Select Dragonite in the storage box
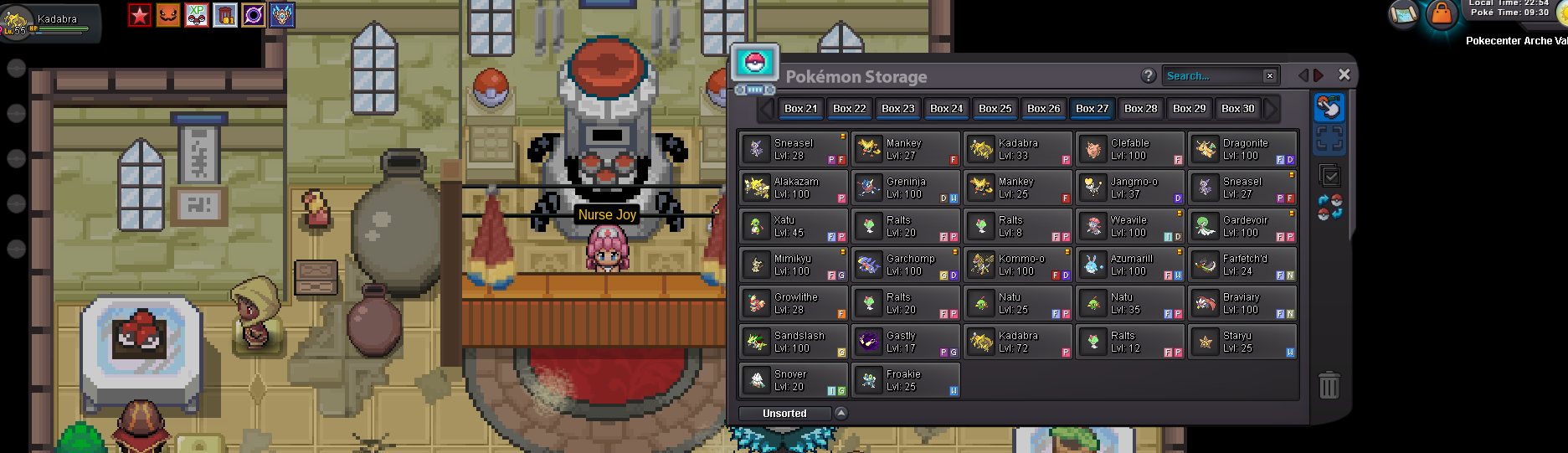Viewport: 1568px width, 453px height. 1242,149
